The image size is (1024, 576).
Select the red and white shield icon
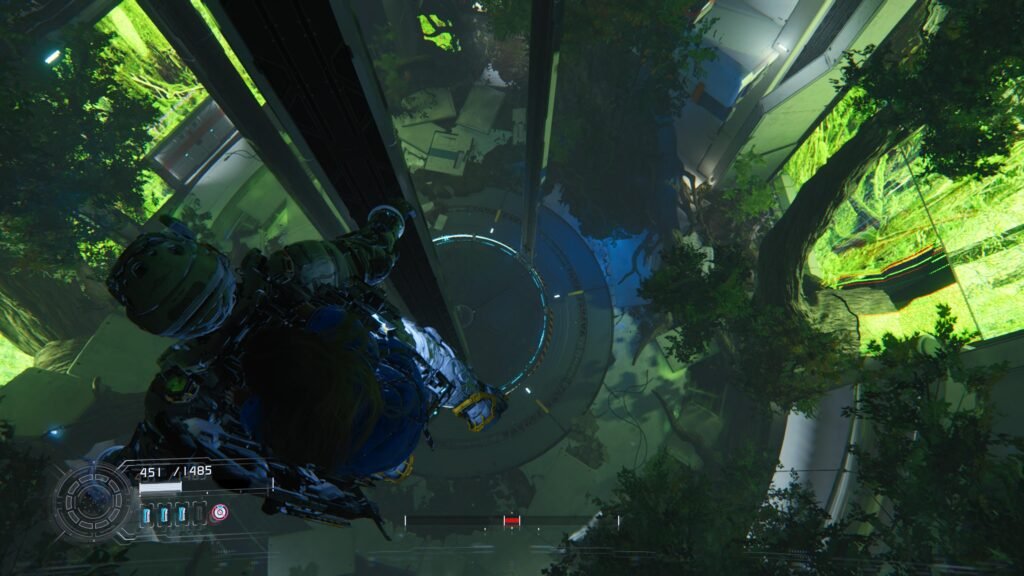pyautogui.click(x=218, y=513)
